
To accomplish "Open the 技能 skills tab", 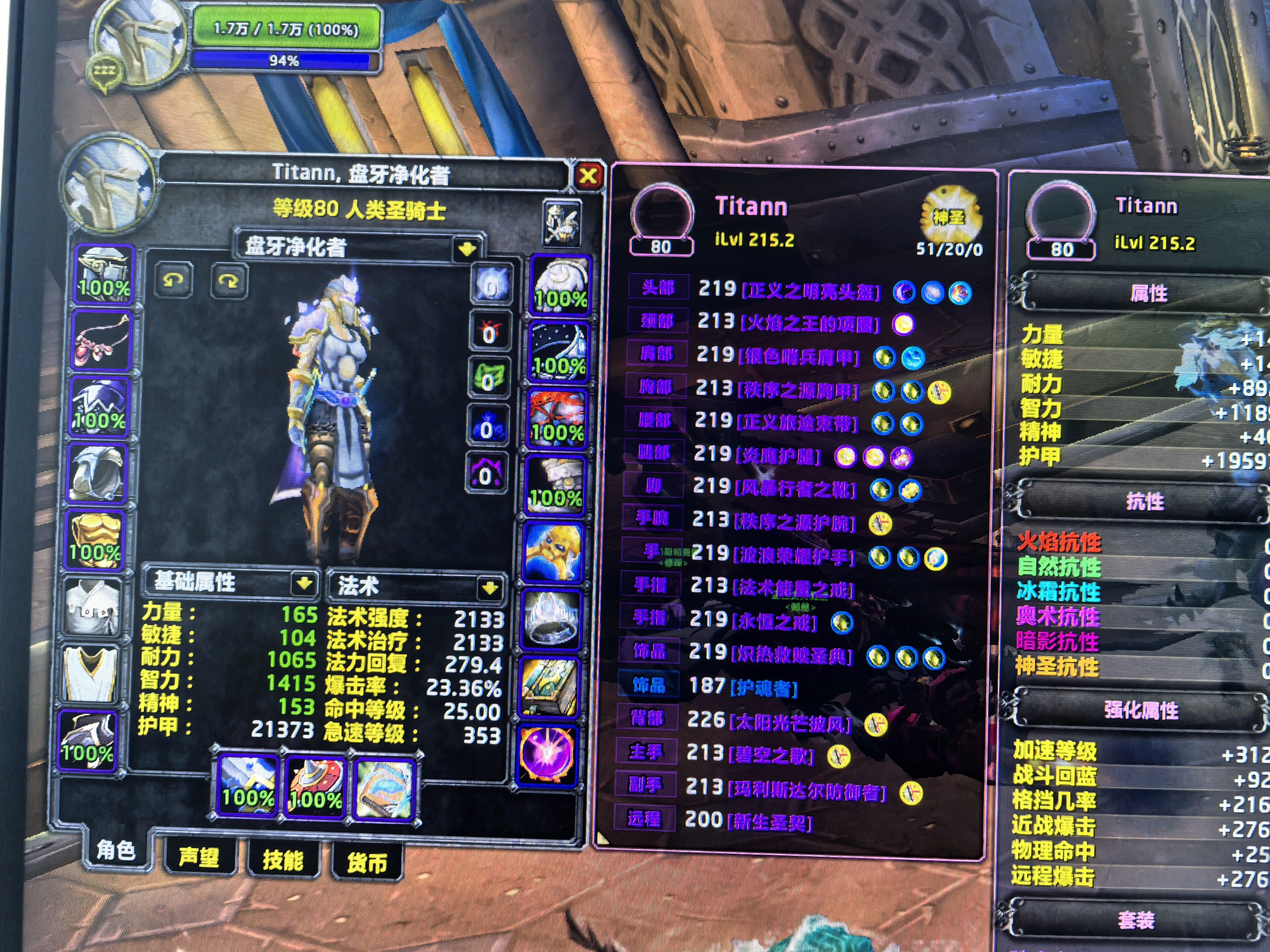I will [282, 860].
